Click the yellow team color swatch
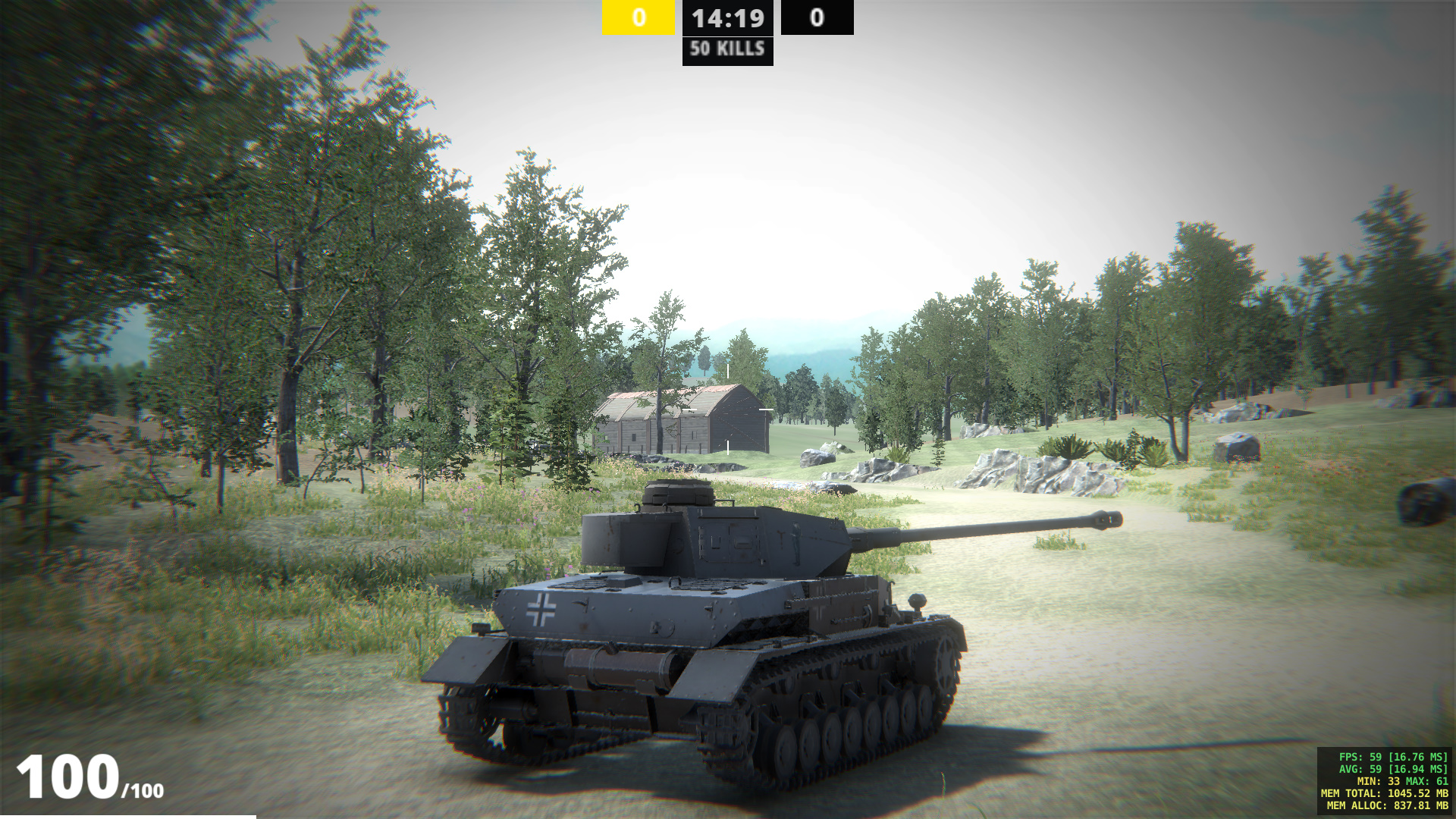This screenshot has width=1456, height=819. [x=638, y=17]
